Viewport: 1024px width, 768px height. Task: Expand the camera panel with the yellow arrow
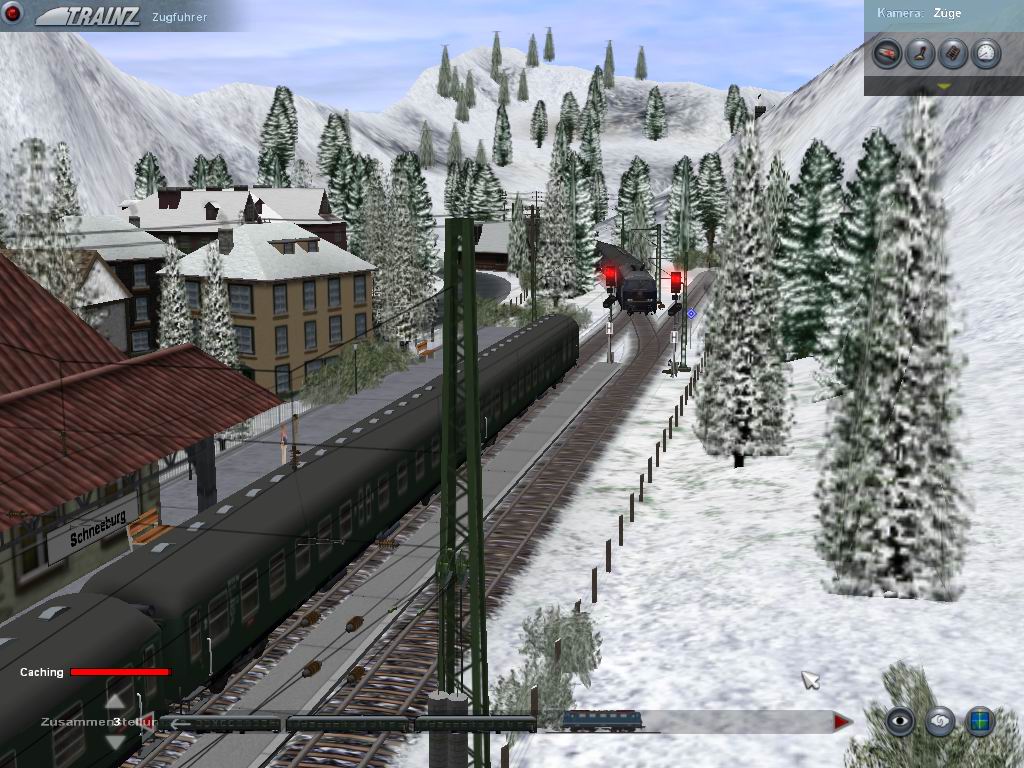coord(943,87)
